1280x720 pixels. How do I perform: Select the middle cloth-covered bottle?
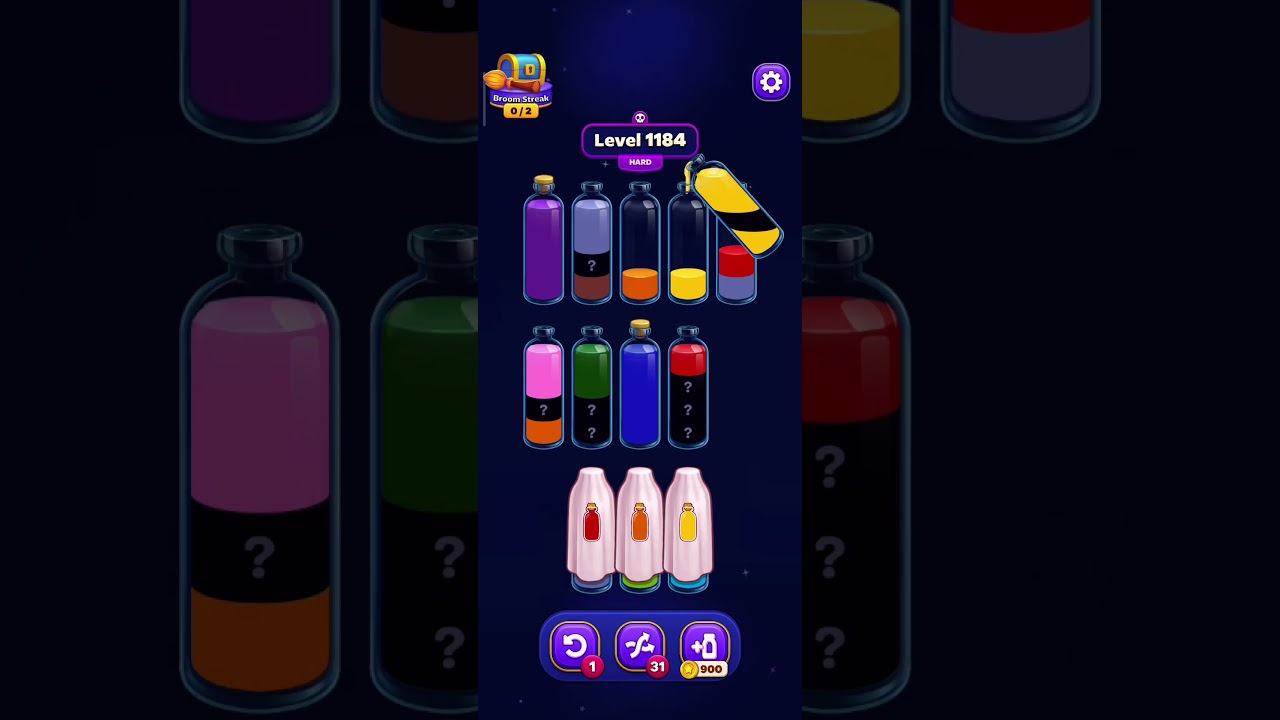click(x=640, y=525)
